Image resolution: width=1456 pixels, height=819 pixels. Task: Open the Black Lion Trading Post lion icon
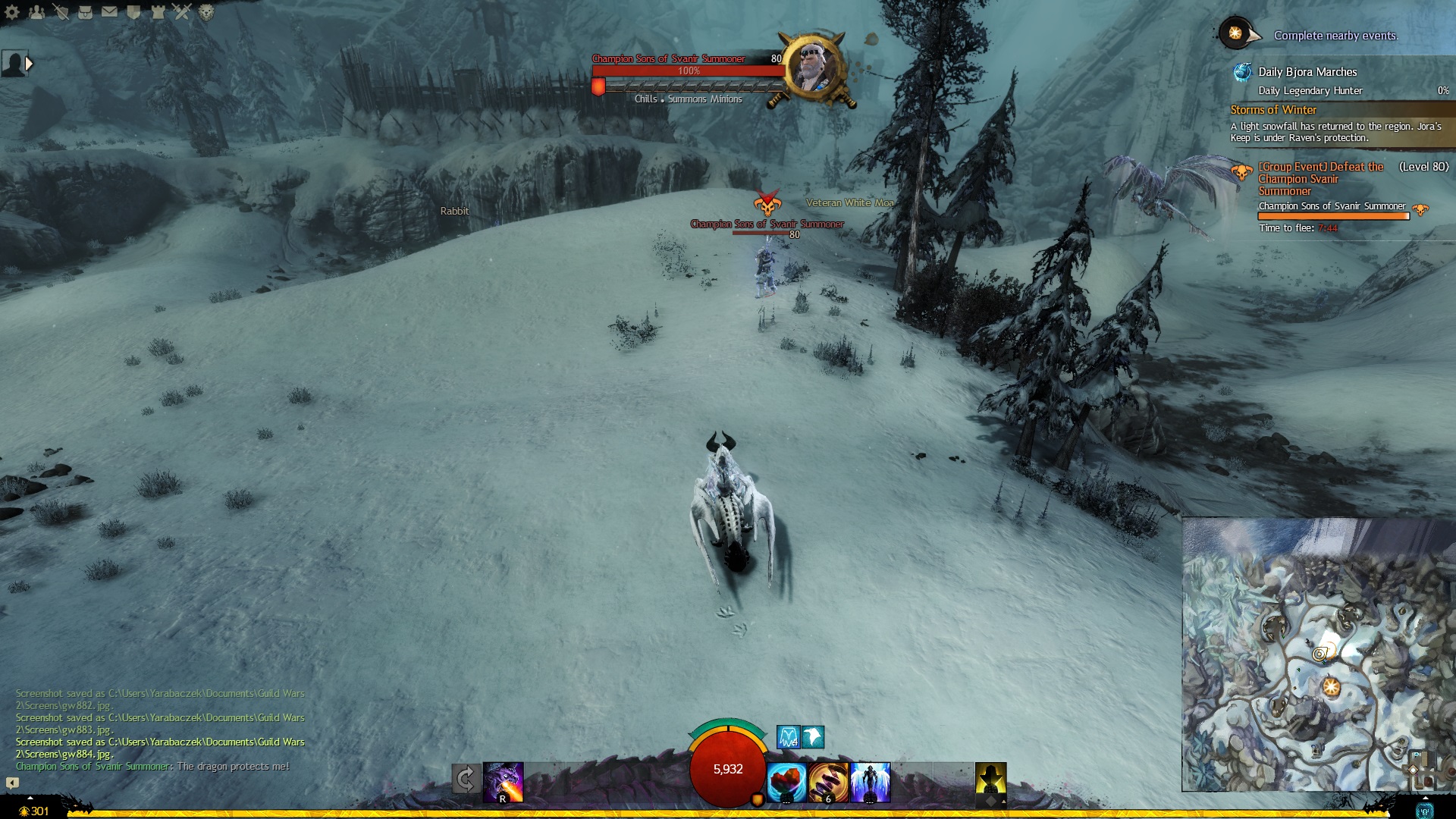point(206,11)
